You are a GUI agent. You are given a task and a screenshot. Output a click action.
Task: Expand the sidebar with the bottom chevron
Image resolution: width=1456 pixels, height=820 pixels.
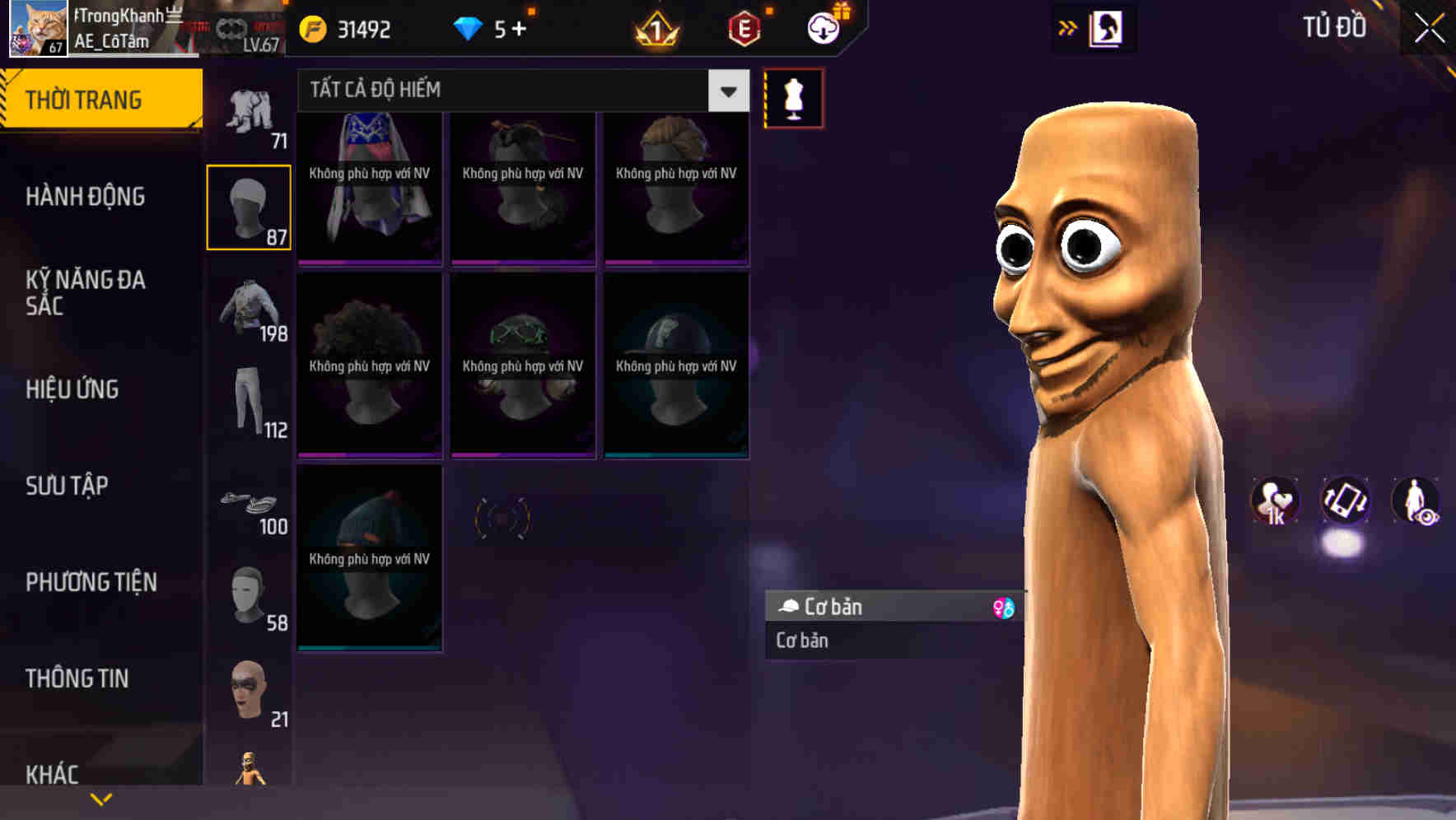pos(101,798)
